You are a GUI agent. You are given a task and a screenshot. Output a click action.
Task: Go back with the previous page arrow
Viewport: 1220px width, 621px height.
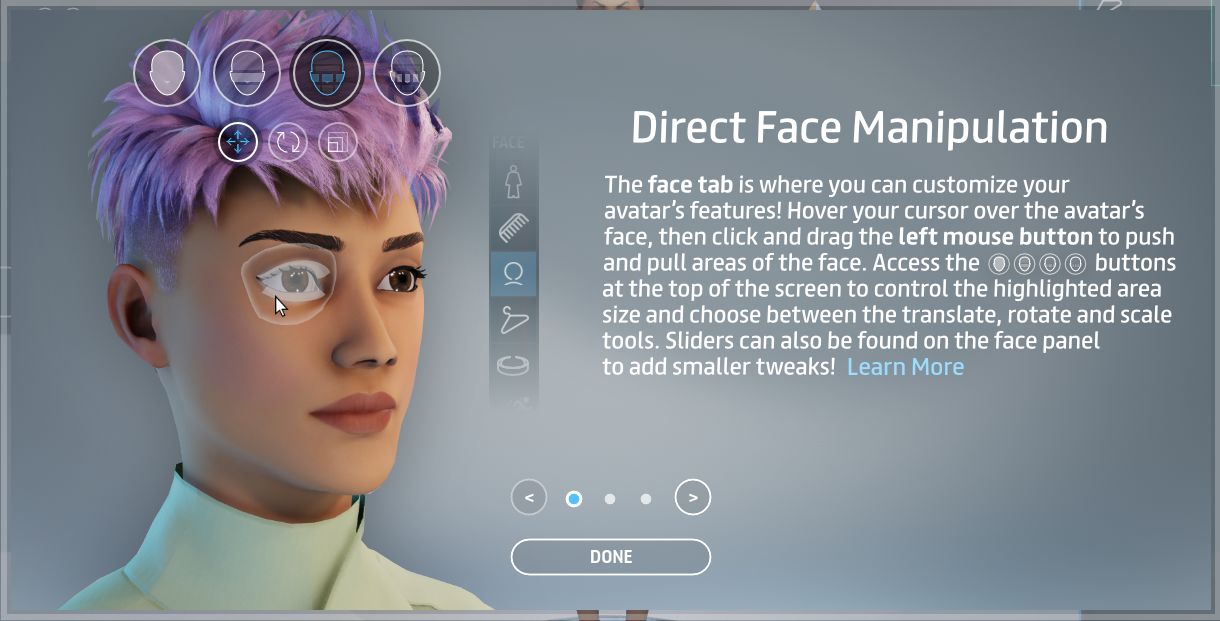[529, 497]
